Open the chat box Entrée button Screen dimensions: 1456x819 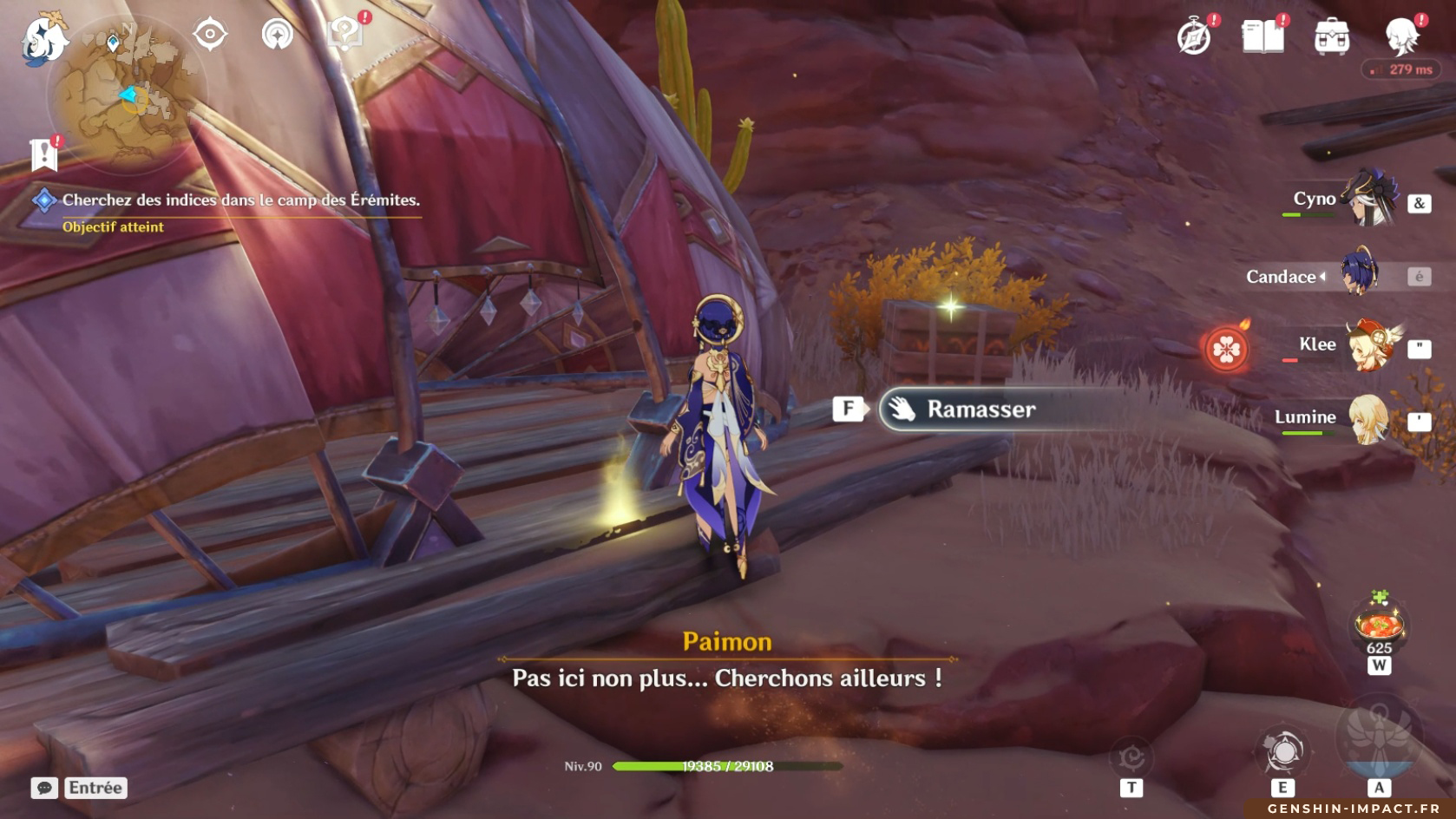[x=80, y=788]
